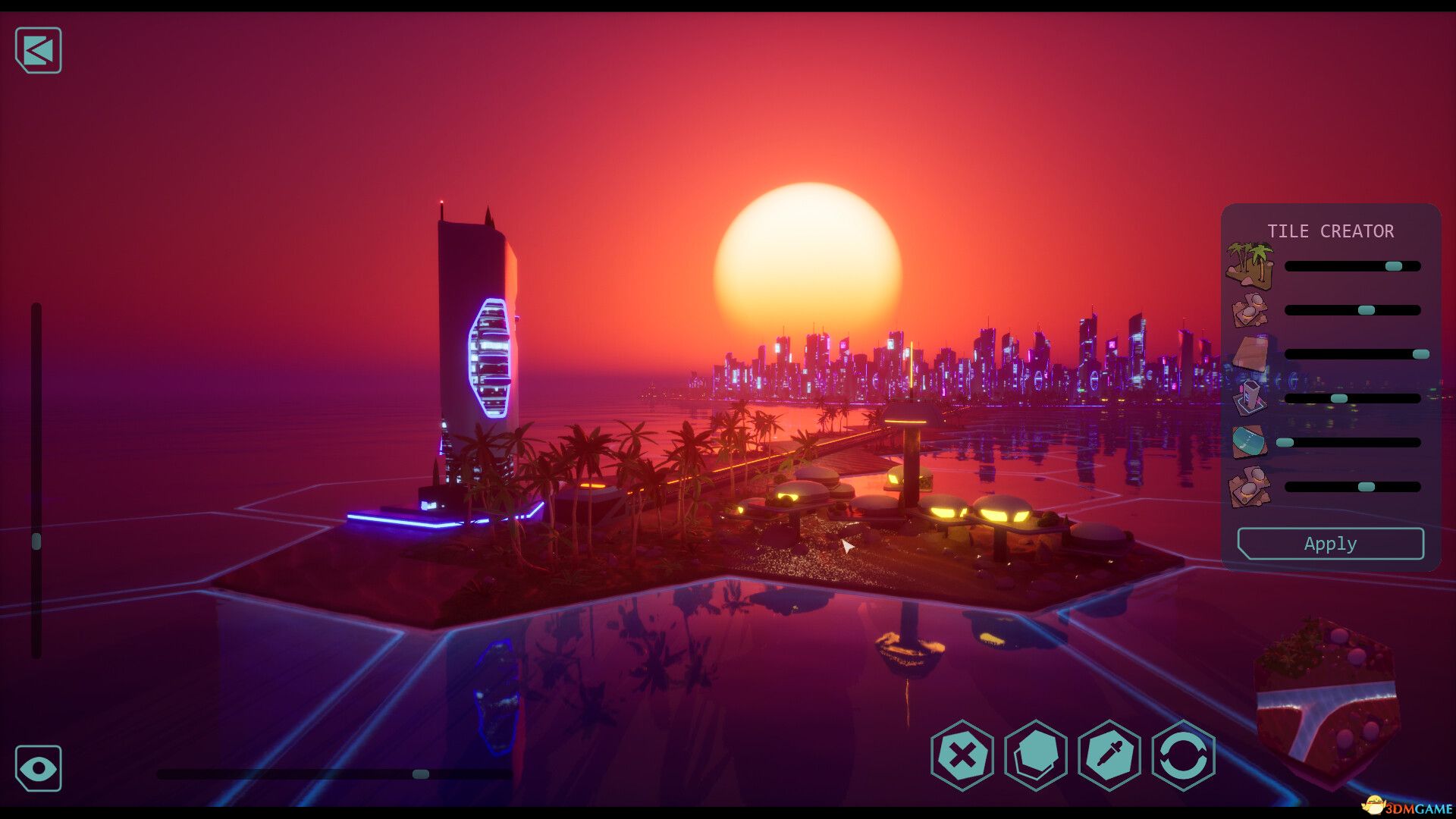The image size is (1456, 819).
Task: Select the delete tile X tool
Action: point(962,755)
